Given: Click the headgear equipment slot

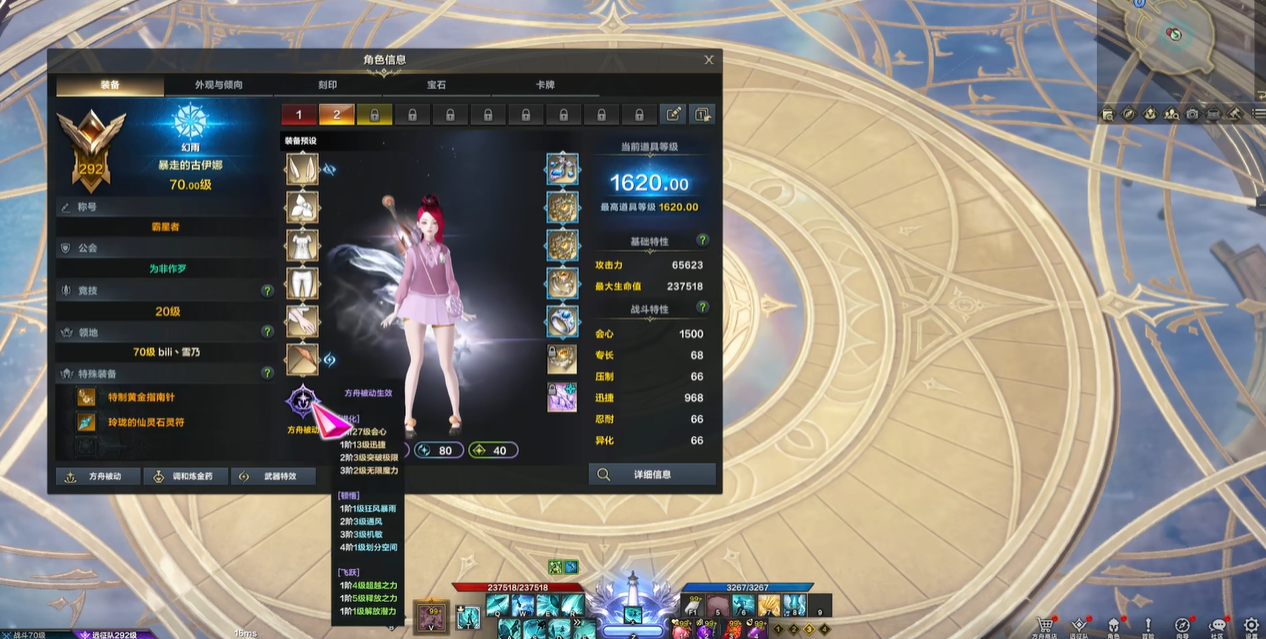Looking at the screenshot, I should coord(302,169).
